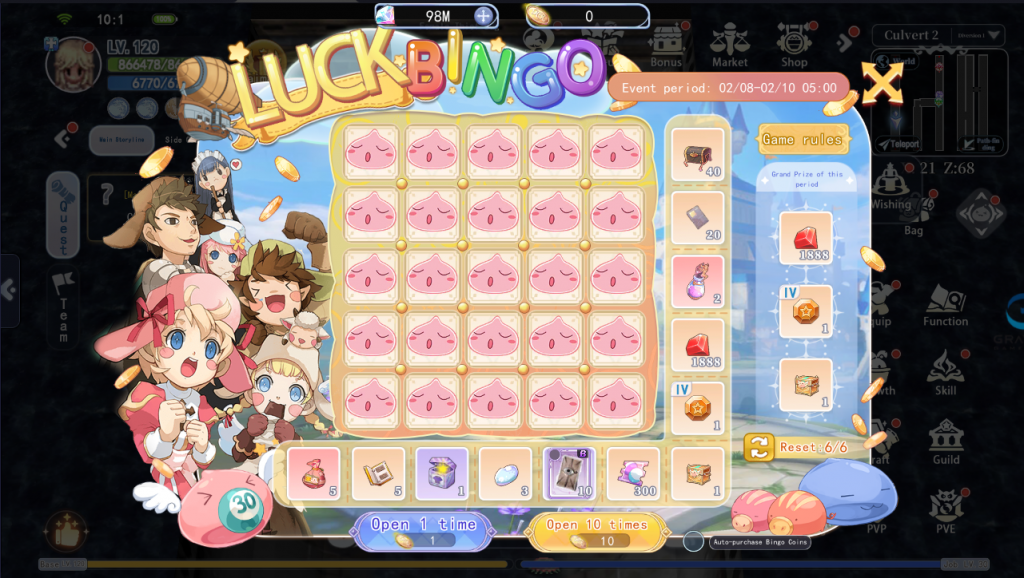The image size is (1024, 578).
Task: View the pink potion x2 reward
Action: pyautogui.click(x=697, y=281)
